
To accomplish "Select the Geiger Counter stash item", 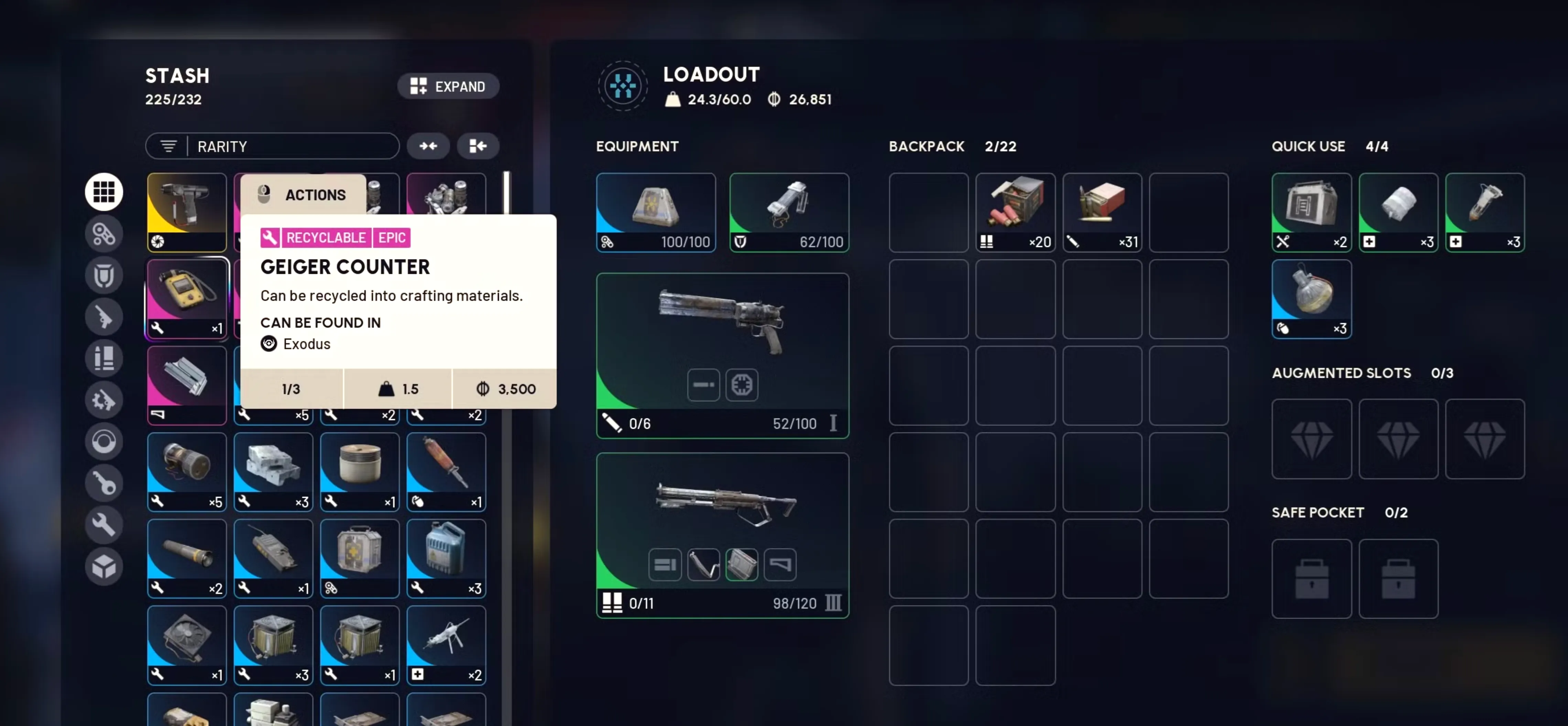I will pos(187,298).
